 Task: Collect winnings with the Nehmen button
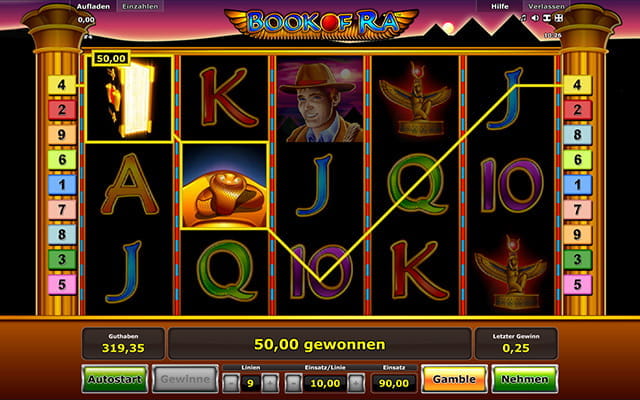tap(524, 379)
